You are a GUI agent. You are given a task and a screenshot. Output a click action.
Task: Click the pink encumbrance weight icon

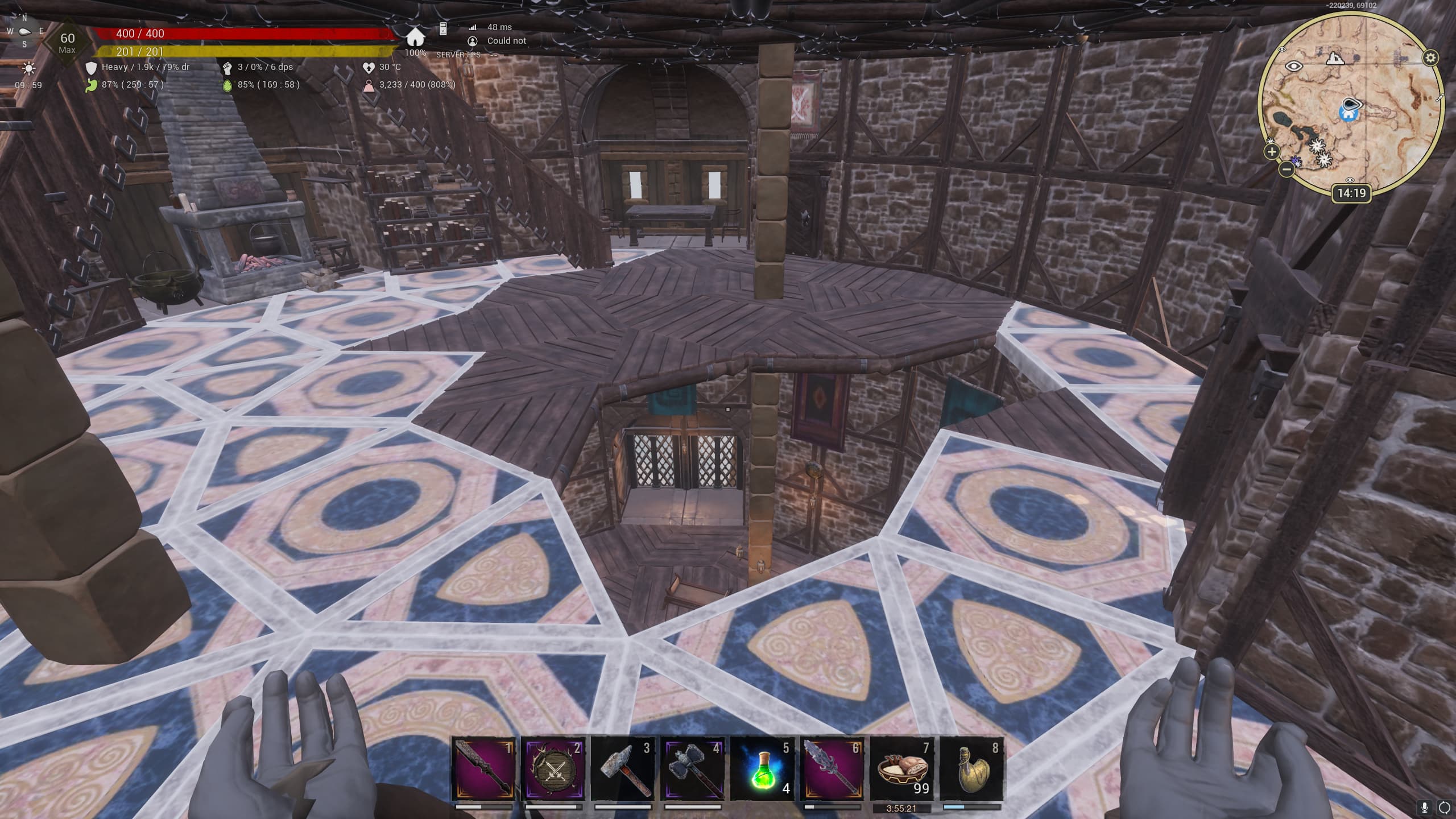click(370, 86)
